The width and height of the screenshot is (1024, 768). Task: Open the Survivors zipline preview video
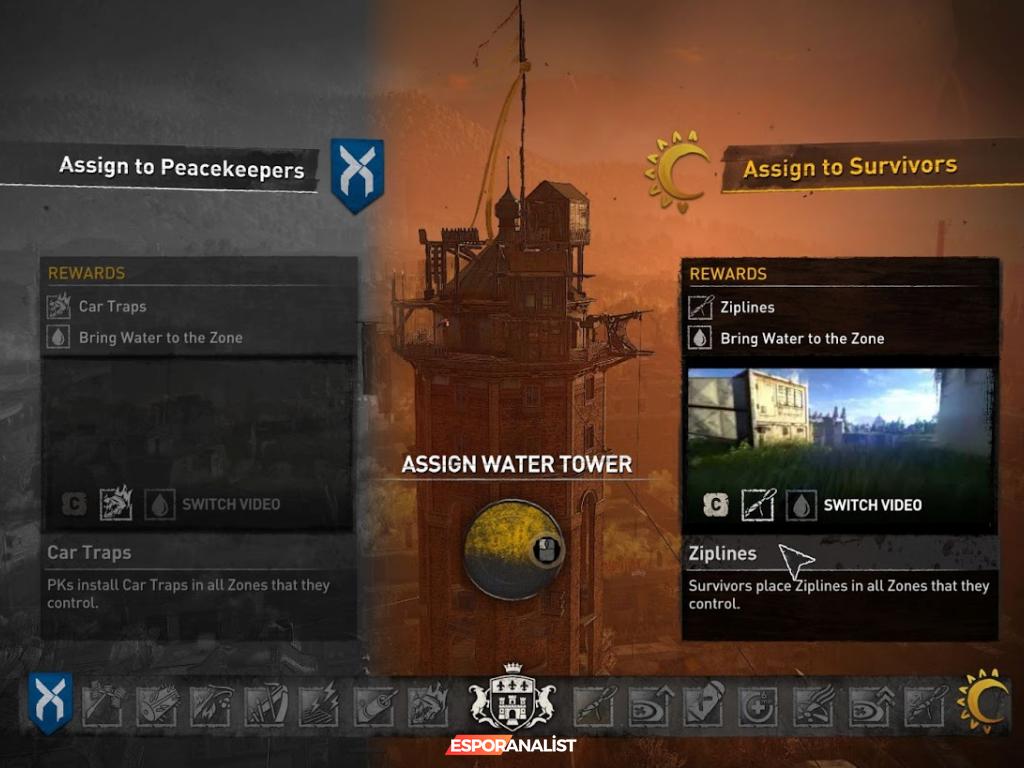840,422
